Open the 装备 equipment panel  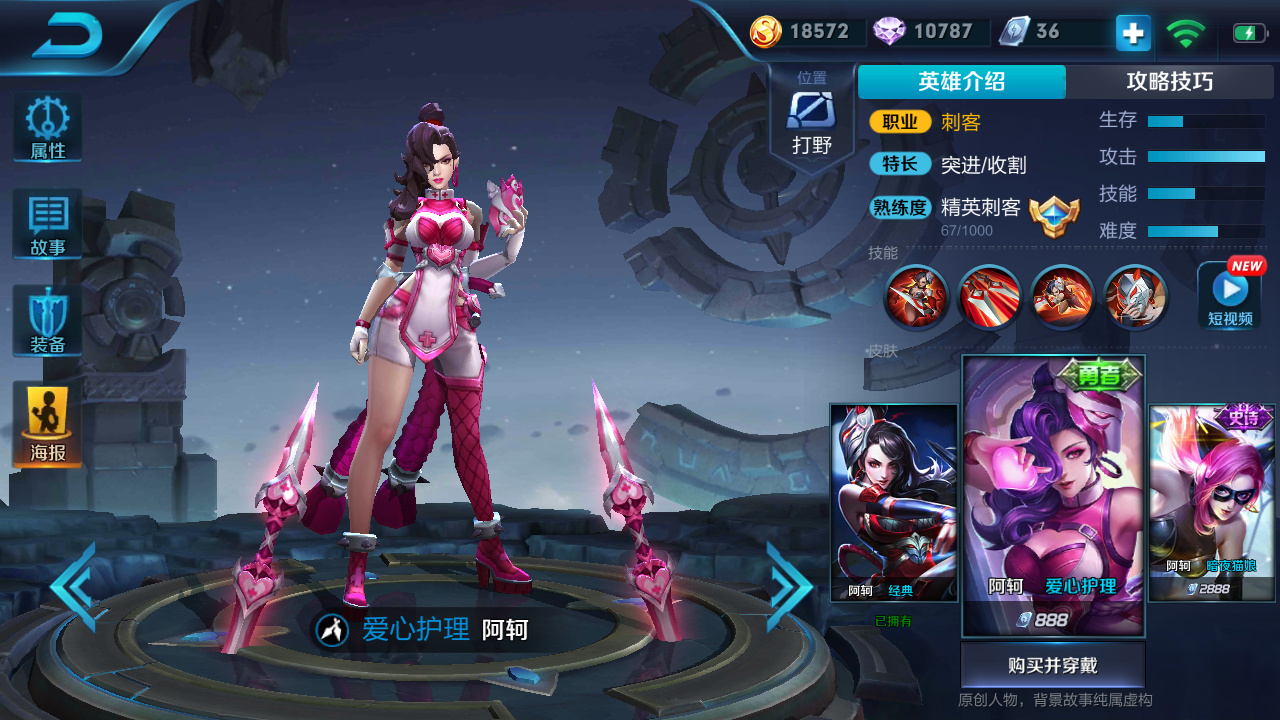46,320
